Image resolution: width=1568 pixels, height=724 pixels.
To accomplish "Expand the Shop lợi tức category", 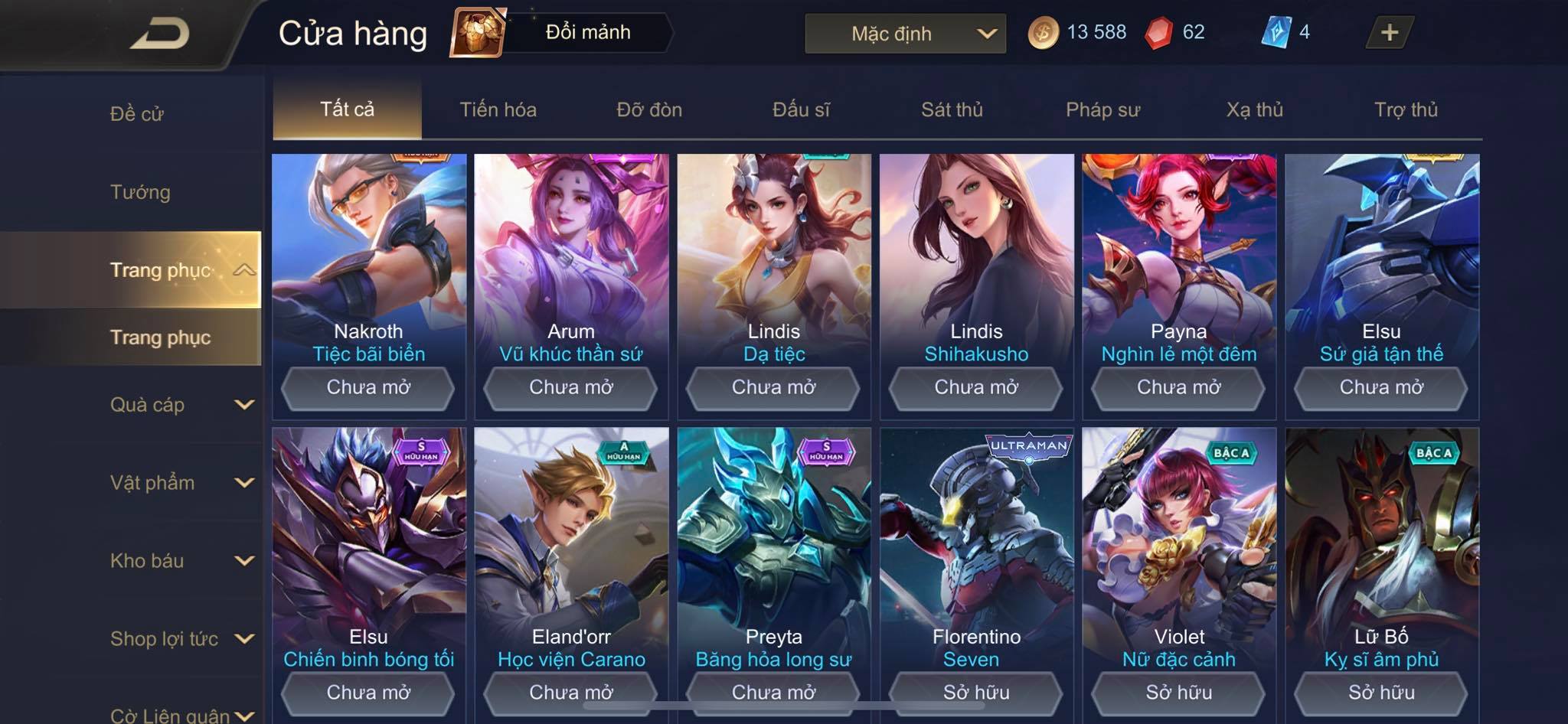I will click(181, 639).
